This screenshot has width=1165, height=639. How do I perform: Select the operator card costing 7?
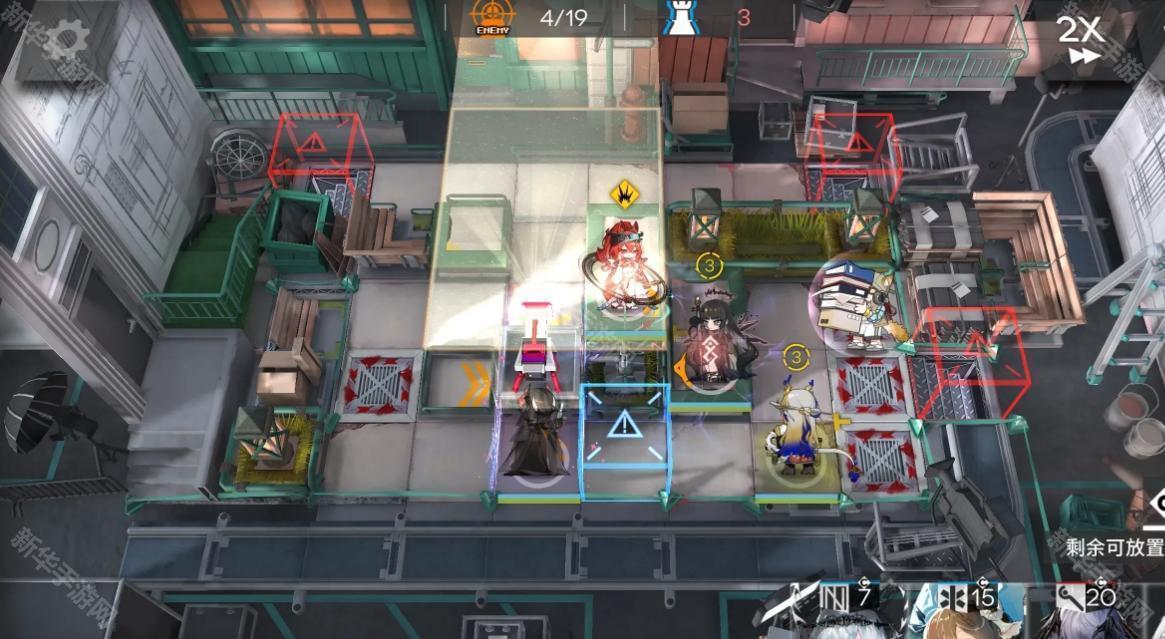[833, 612]
